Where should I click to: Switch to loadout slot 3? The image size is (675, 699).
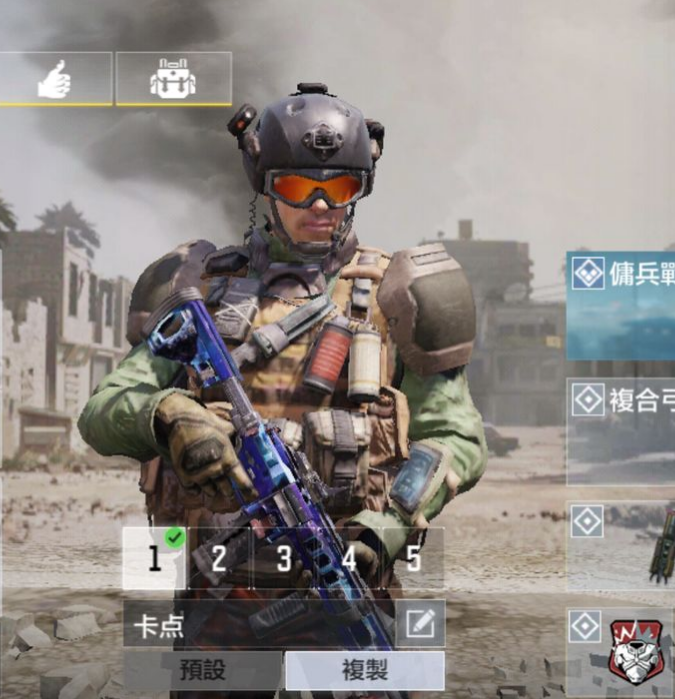click(x=284, y=559)
